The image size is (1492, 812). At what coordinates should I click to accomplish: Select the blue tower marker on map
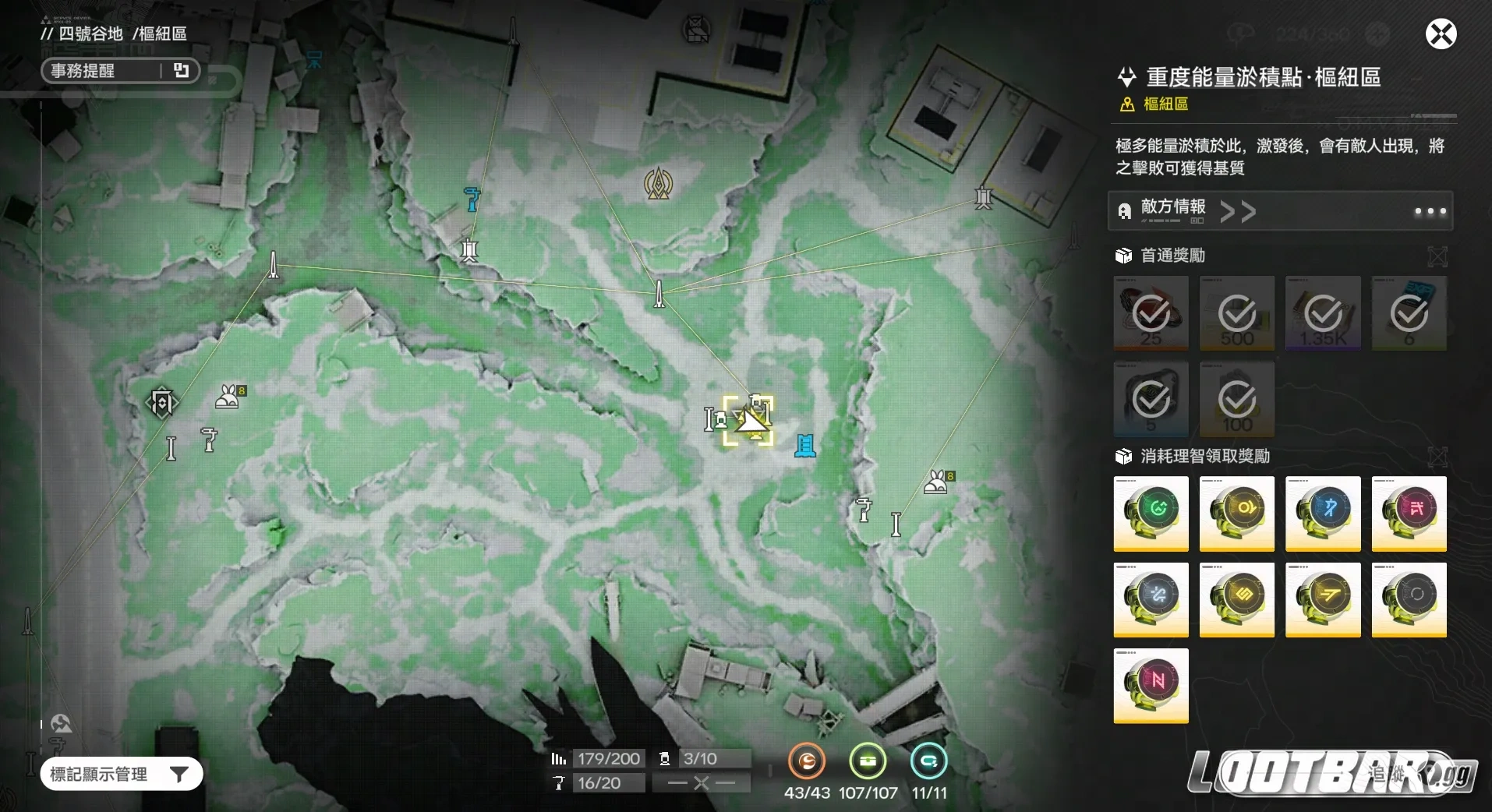tap(805, 446)
